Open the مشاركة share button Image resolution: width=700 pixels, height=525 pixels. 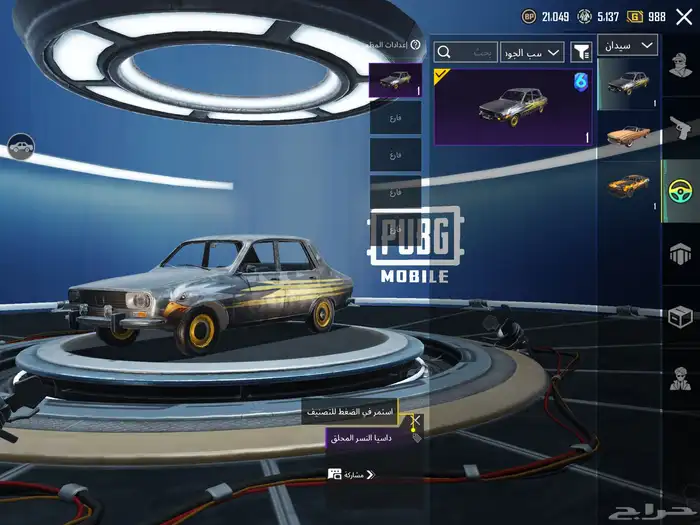point(351,474)
